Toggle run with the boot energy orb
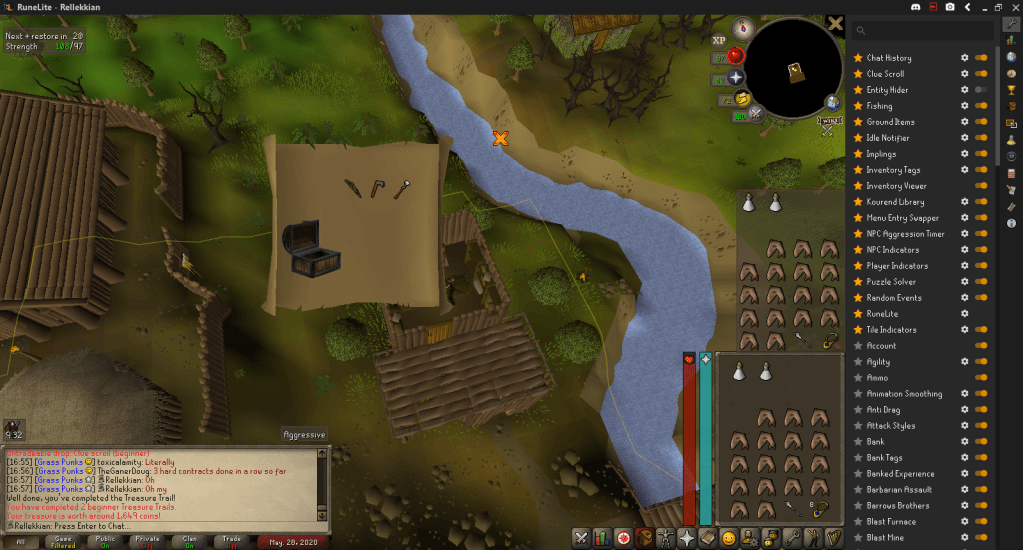 point(742,98)
